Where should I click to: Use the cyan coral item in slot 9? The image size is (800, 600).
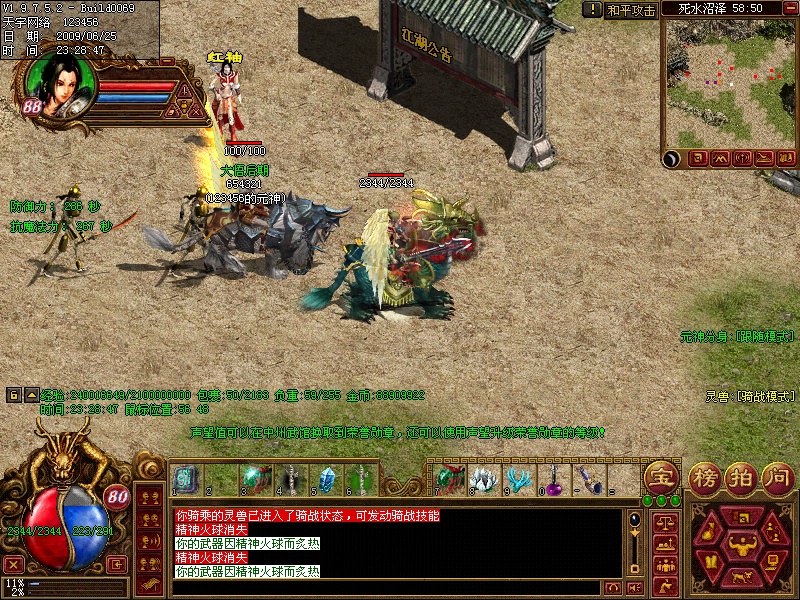pyautogui.click(x=518, y=479)
